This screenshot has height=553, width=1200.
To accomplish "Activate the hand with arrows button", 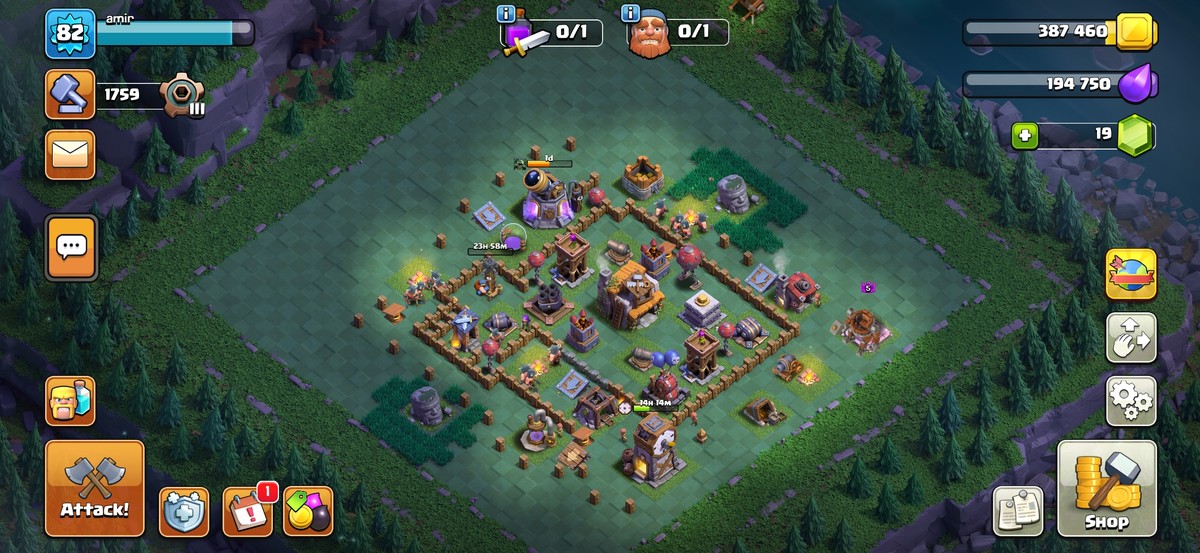I will 1131,338.
